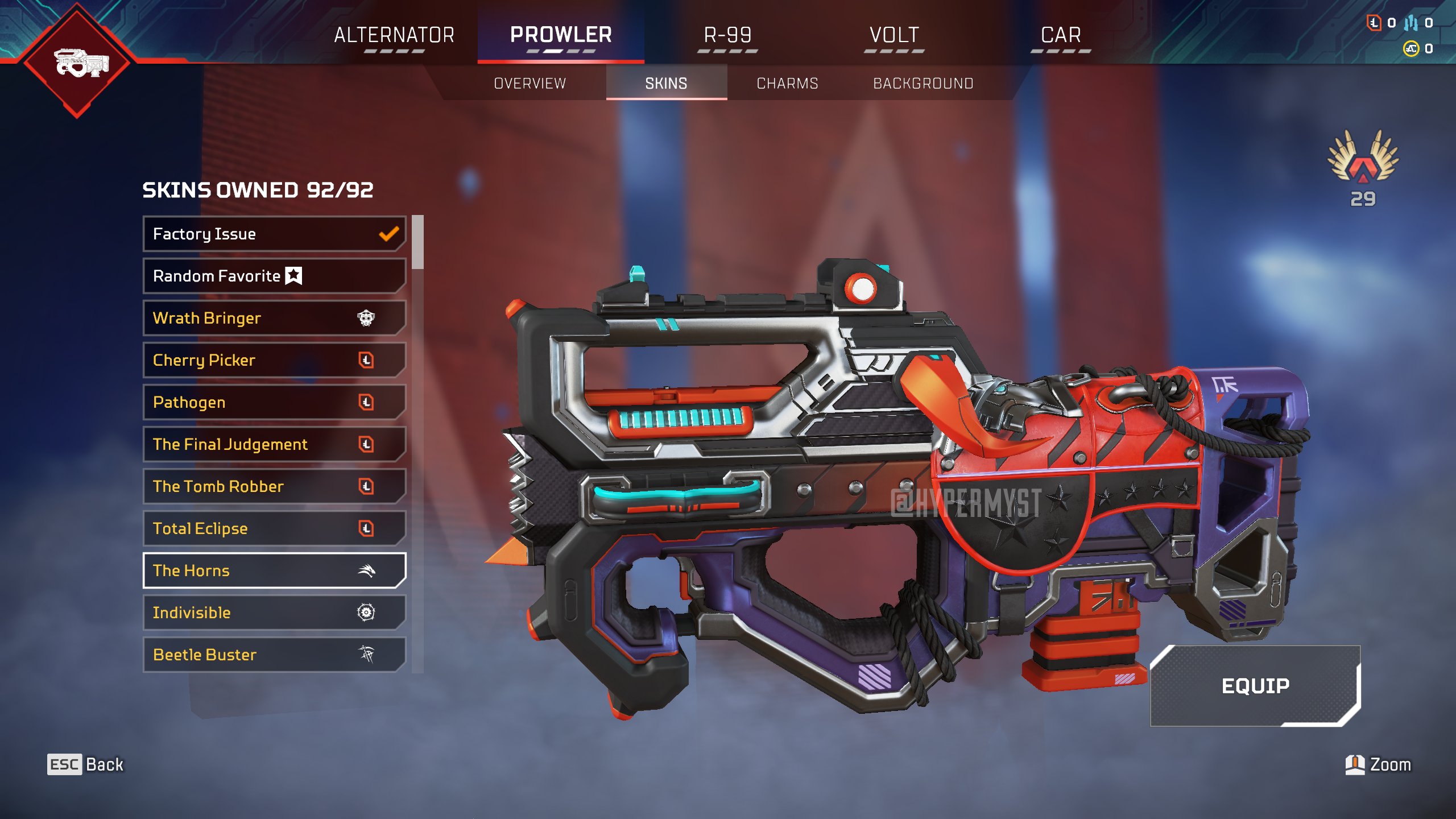Image resolution: width=1456 pixels, height=819 pixels.
Task: Go back with the Back button
Action: tap(85, 764)
